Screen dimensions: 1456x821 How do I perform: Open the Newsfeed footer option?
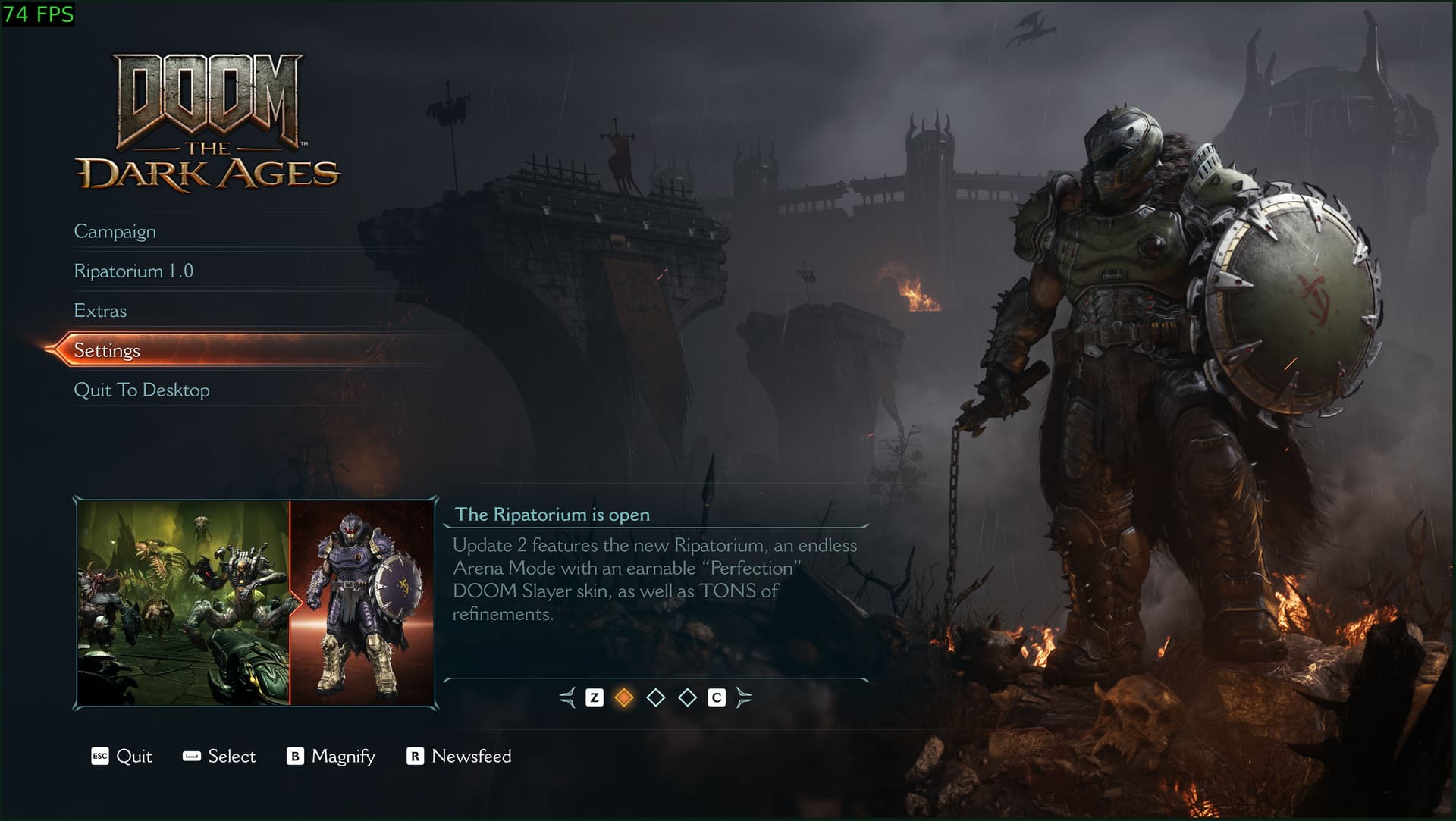point(459,756)
